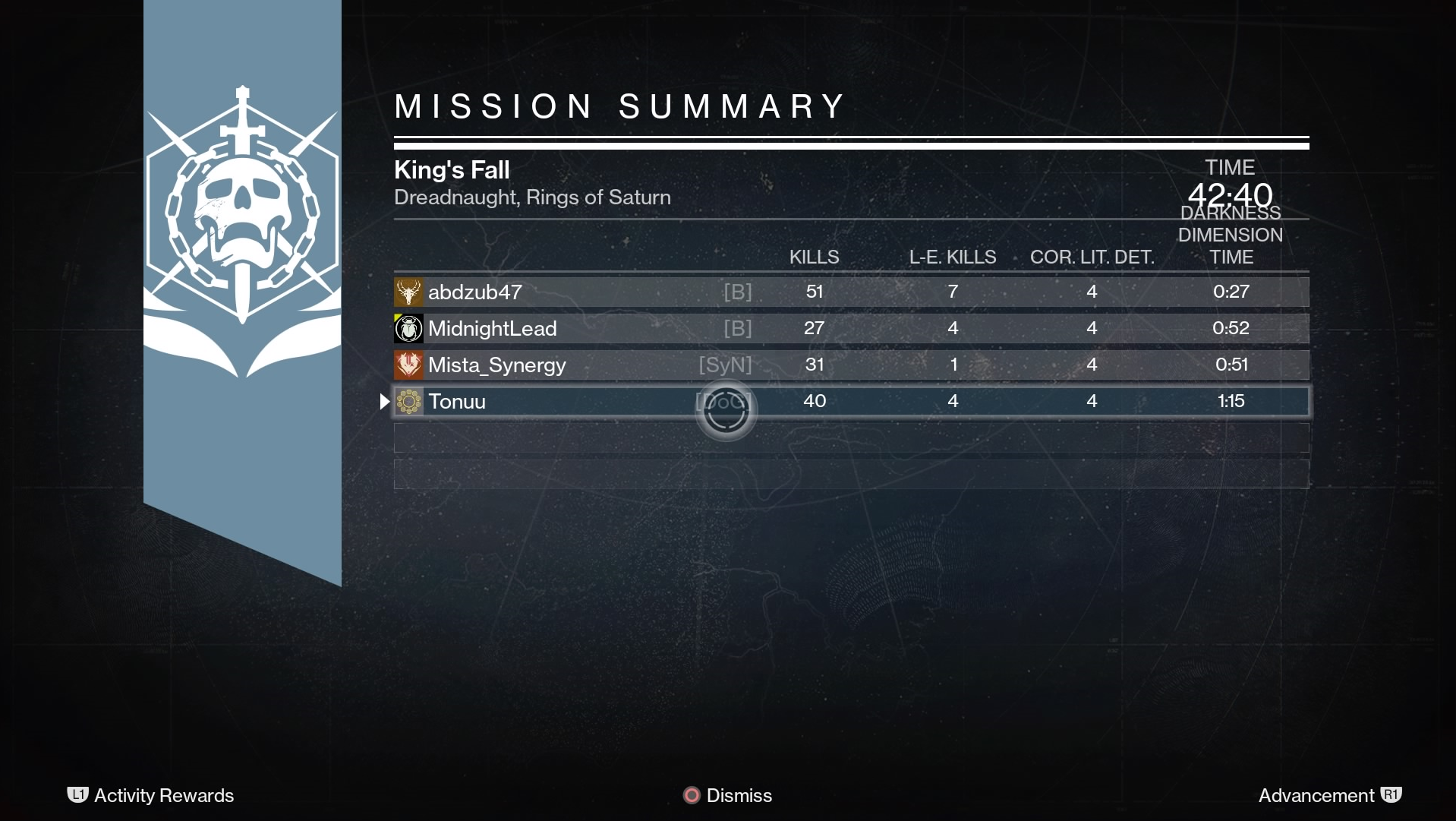The image size is (1456, 821).
Task: Expand the [SyN] clan tag beside Mista_Synergy
Action: point(725,365)
